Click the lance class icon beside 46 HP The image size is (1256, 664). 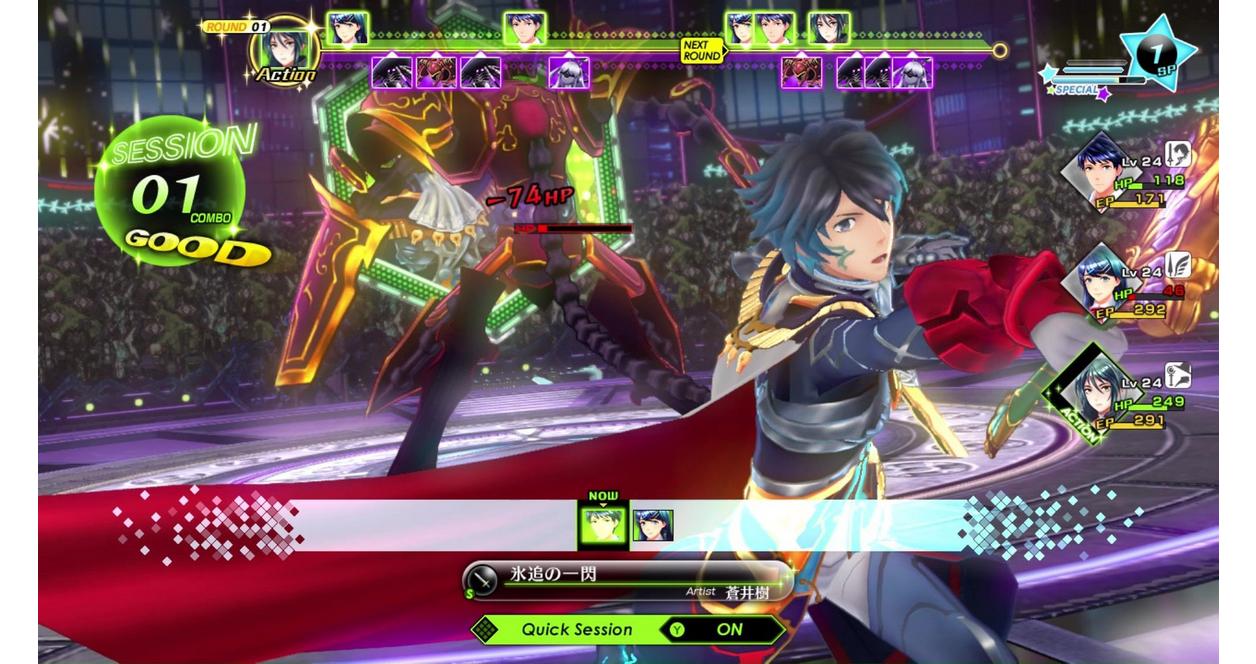(1179, 264)
